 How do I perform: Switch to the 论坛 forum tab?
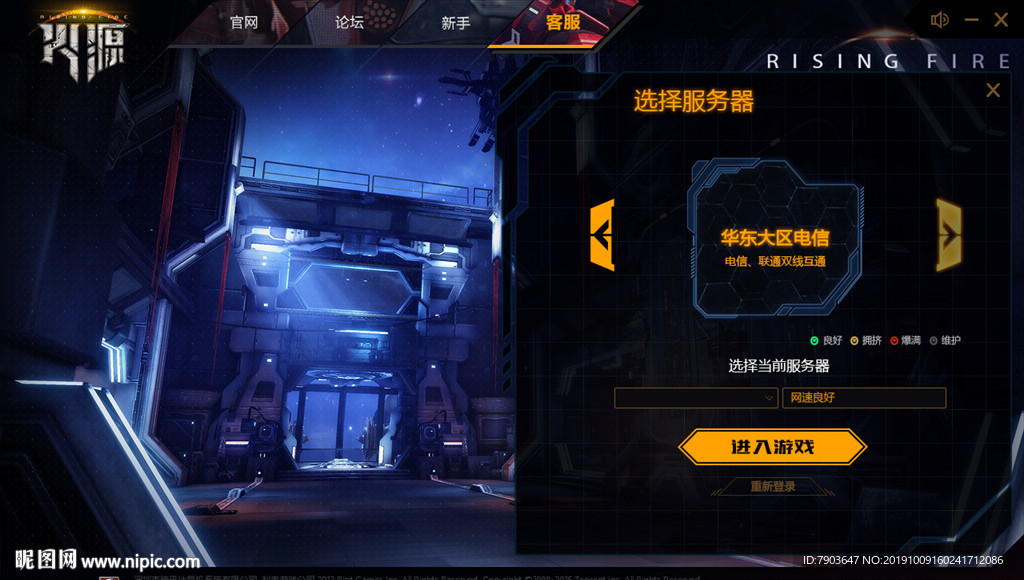pyautogui.click(x=349, y=22)
